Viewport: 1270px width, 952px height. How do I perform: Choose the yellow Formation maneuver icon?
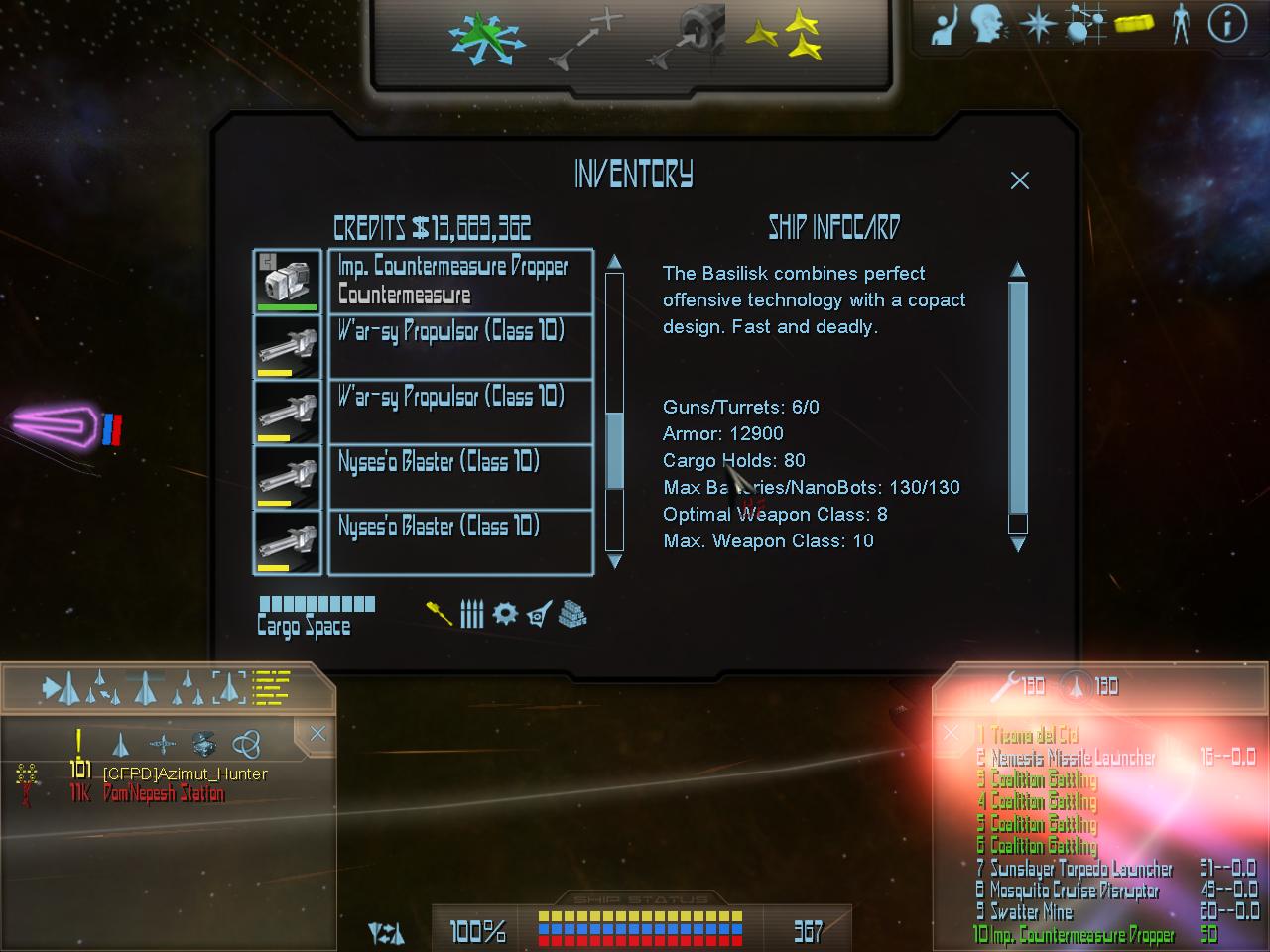(784, 40)
